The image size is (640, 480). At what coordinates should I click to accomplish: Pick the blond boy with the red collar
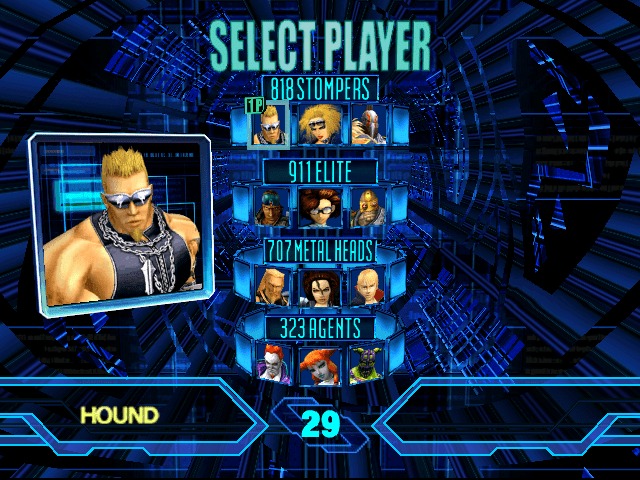(367, 286)
